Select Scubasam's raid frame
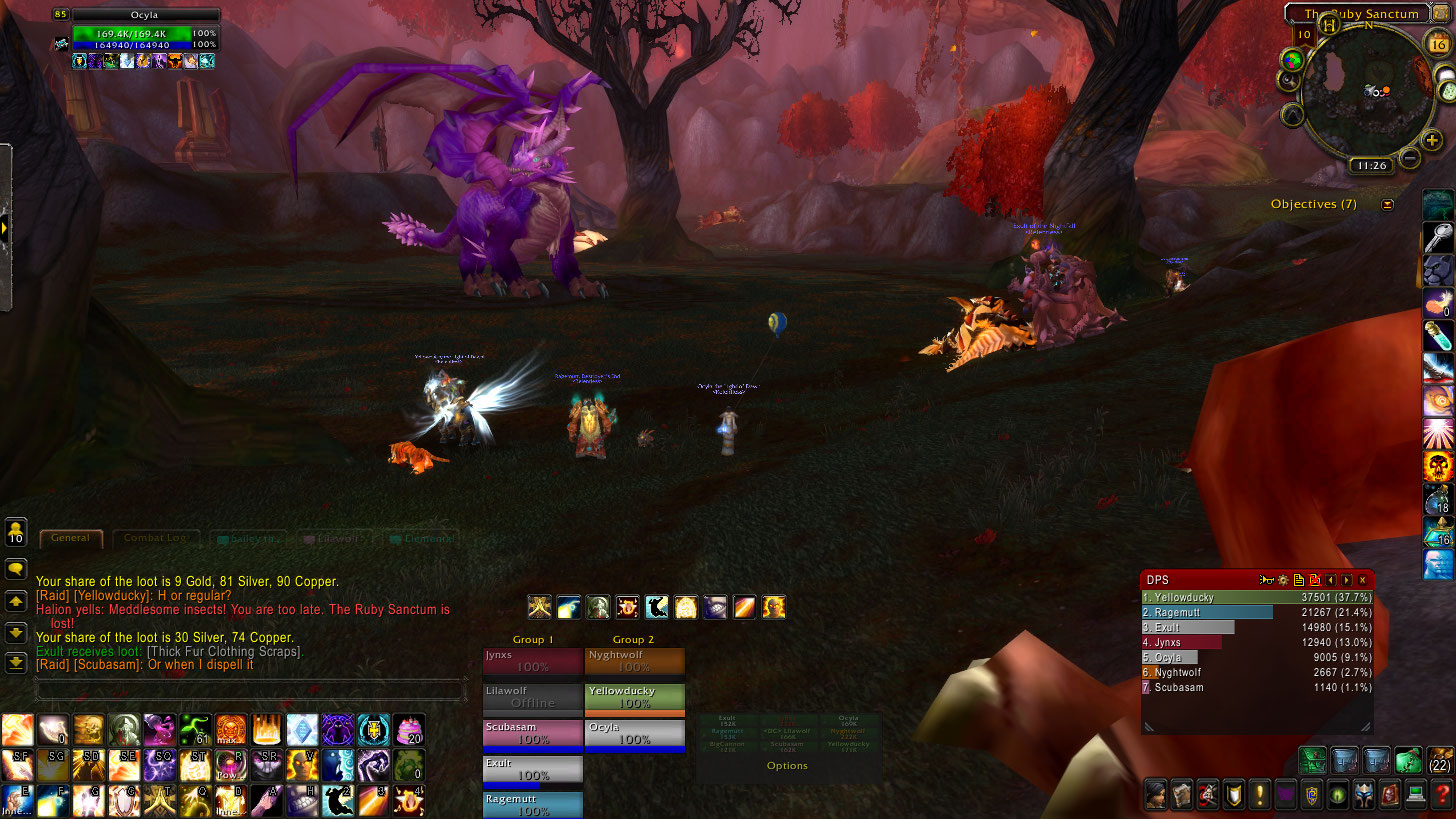Image resolution: width=1456 pixels, height=819 pixels. click(533, 732)
